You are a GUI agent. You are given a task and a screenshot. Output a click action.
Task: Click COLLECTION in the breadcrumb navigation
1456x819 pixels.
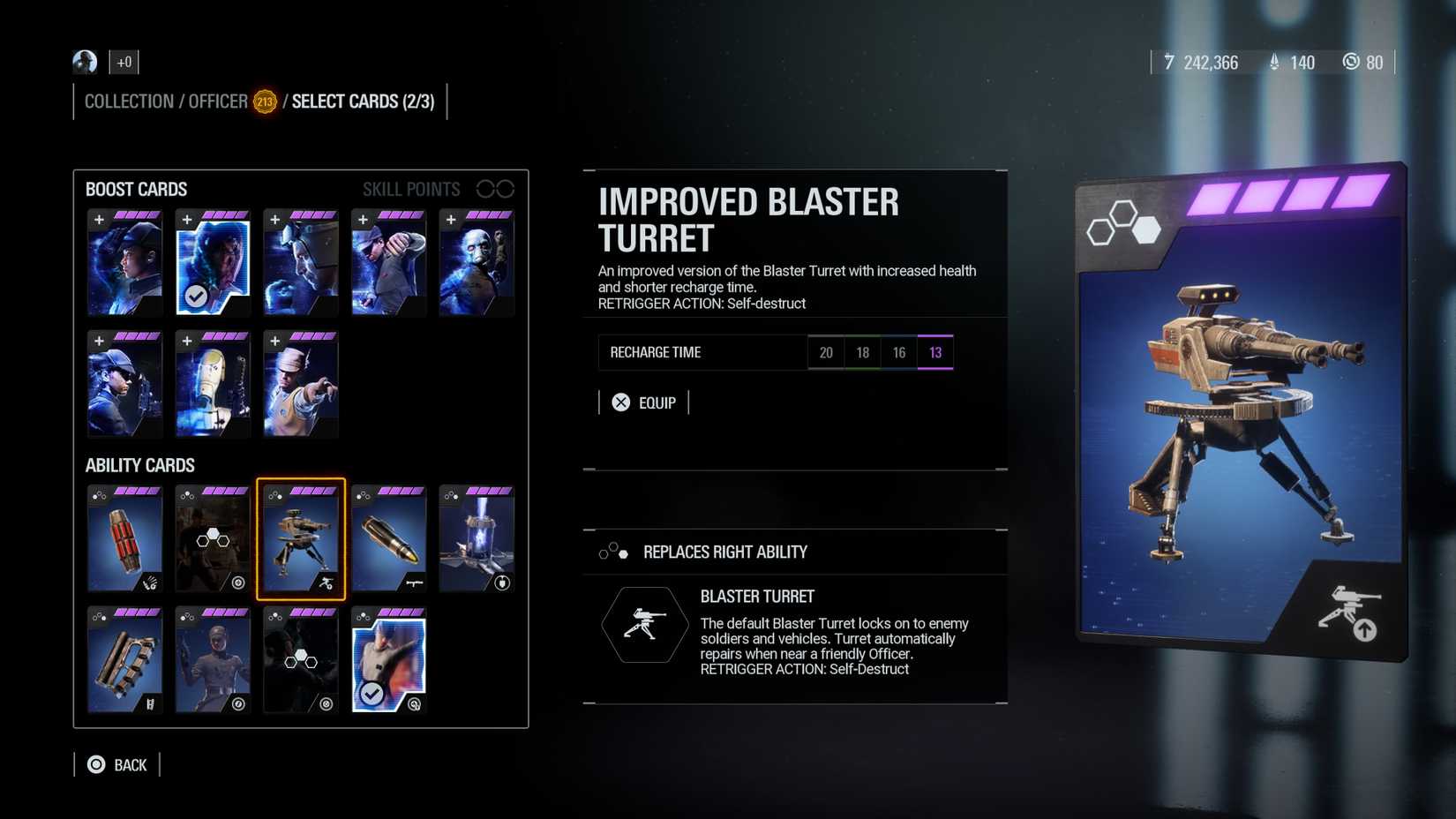128,101
